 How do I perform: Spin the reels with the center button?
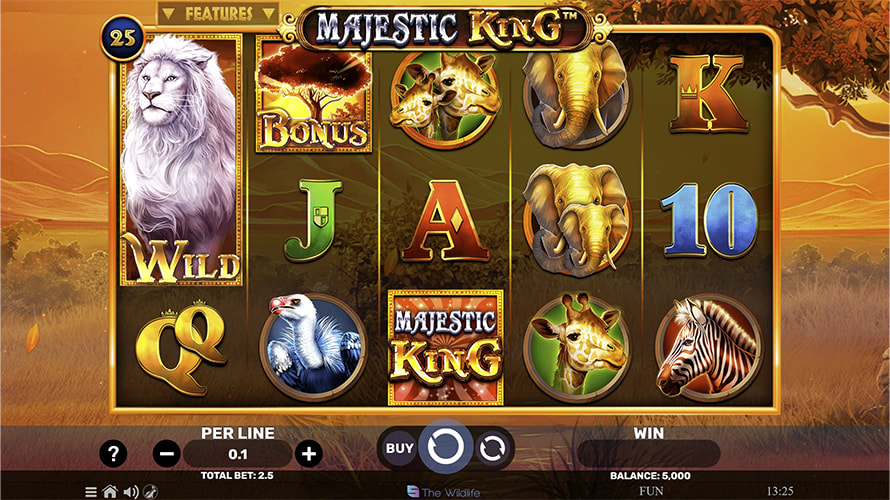point(445,448)
